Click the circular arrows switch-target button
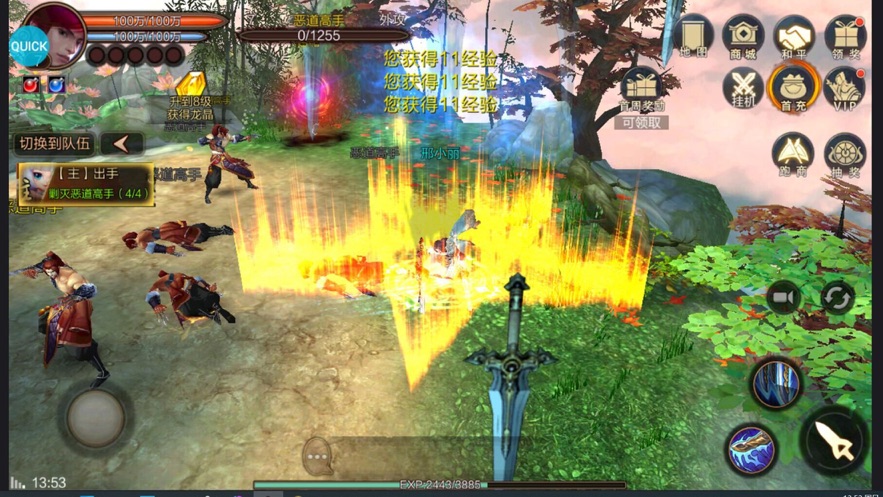 click(836, 297)
